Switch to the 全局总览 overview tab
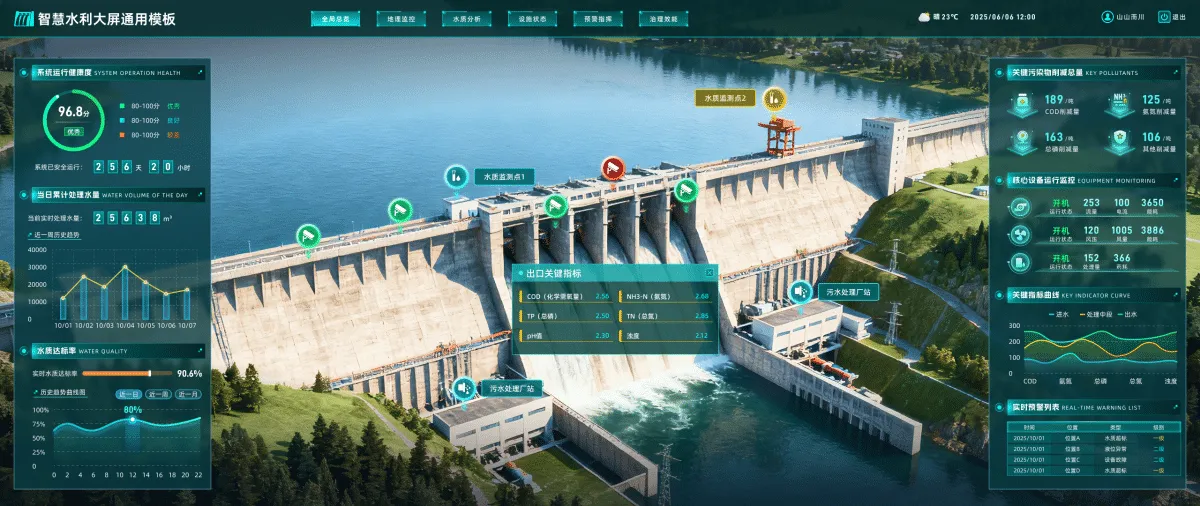The height and width of the screenshot is (506, 1200). tap(336, 18)
